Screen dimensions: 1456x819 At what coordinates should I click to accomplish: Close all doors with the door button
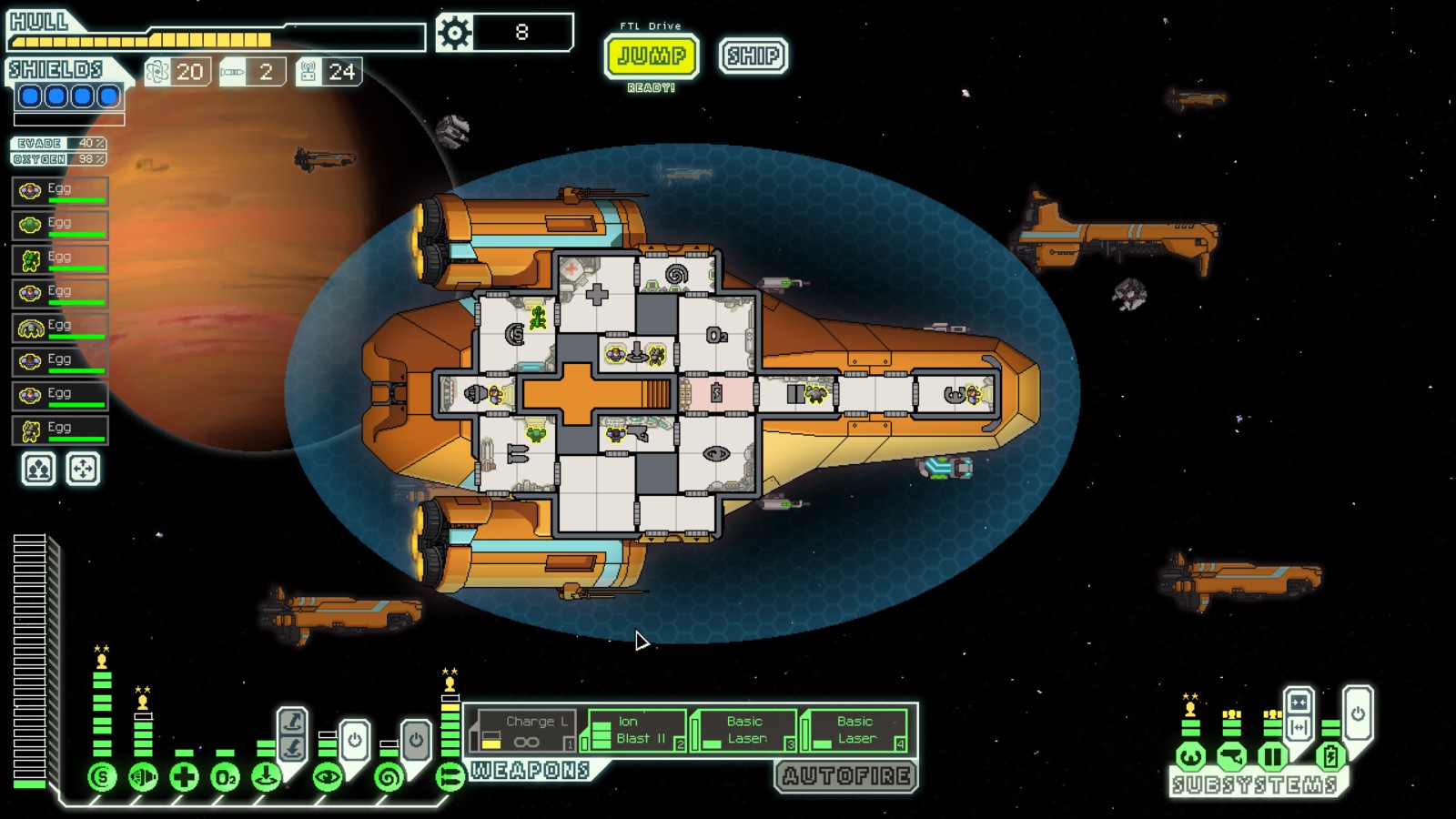[1299, 703]
